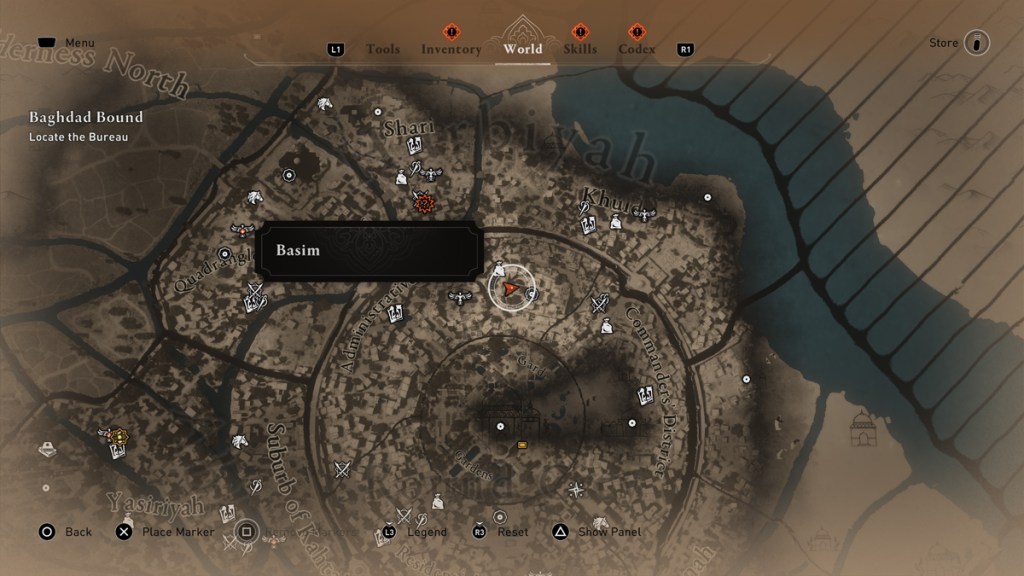
Task: Open the Tools tab
Action: [x=382, y=49]
